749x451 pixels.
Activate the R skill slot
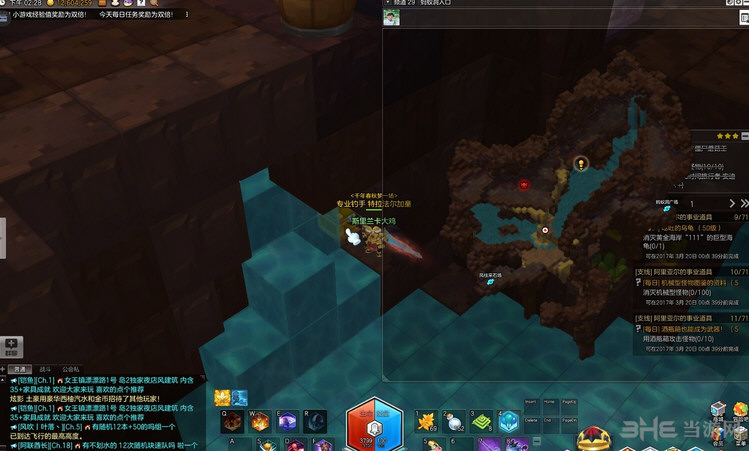[x=315, y=421]
